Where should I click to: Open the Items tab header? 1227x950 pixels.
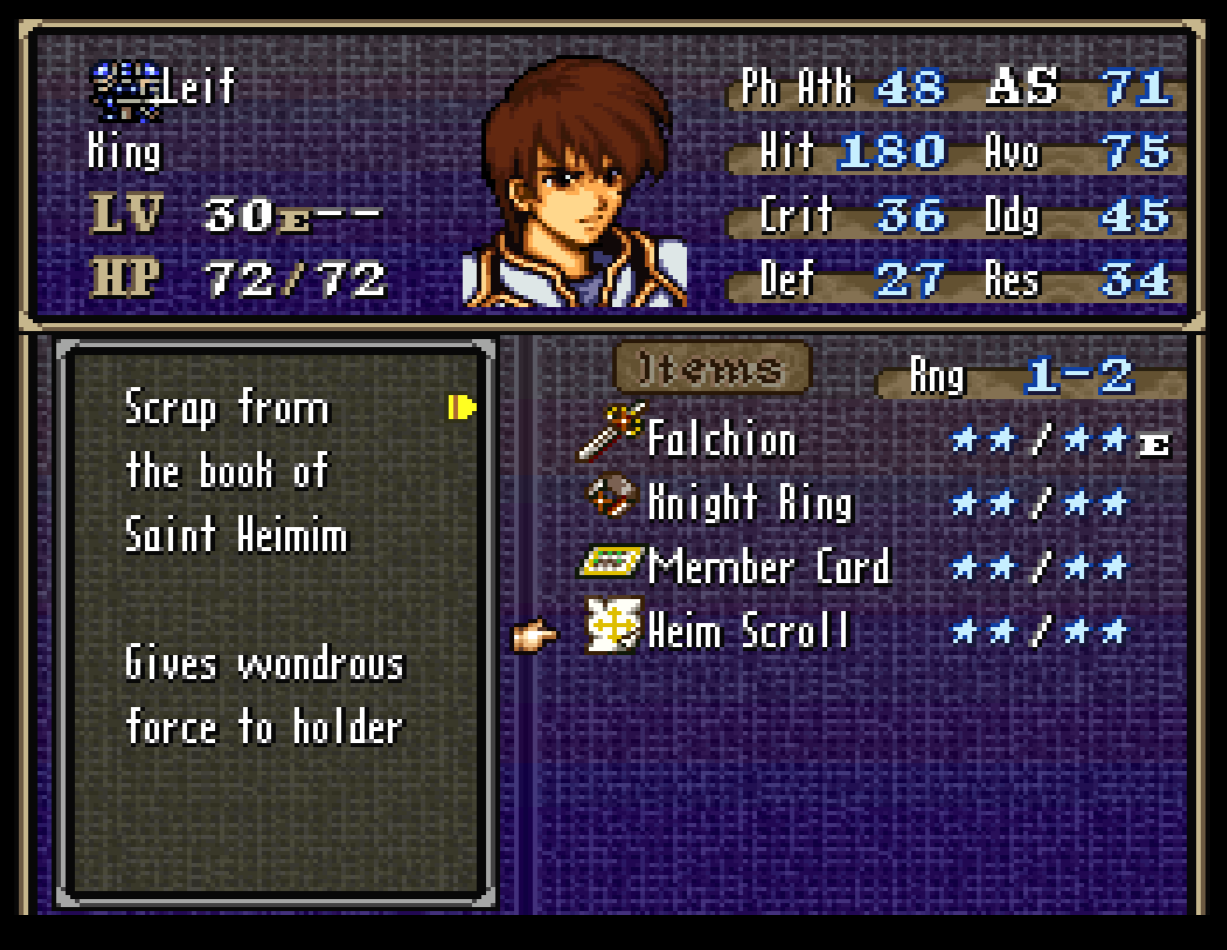[x=711, y=369]
